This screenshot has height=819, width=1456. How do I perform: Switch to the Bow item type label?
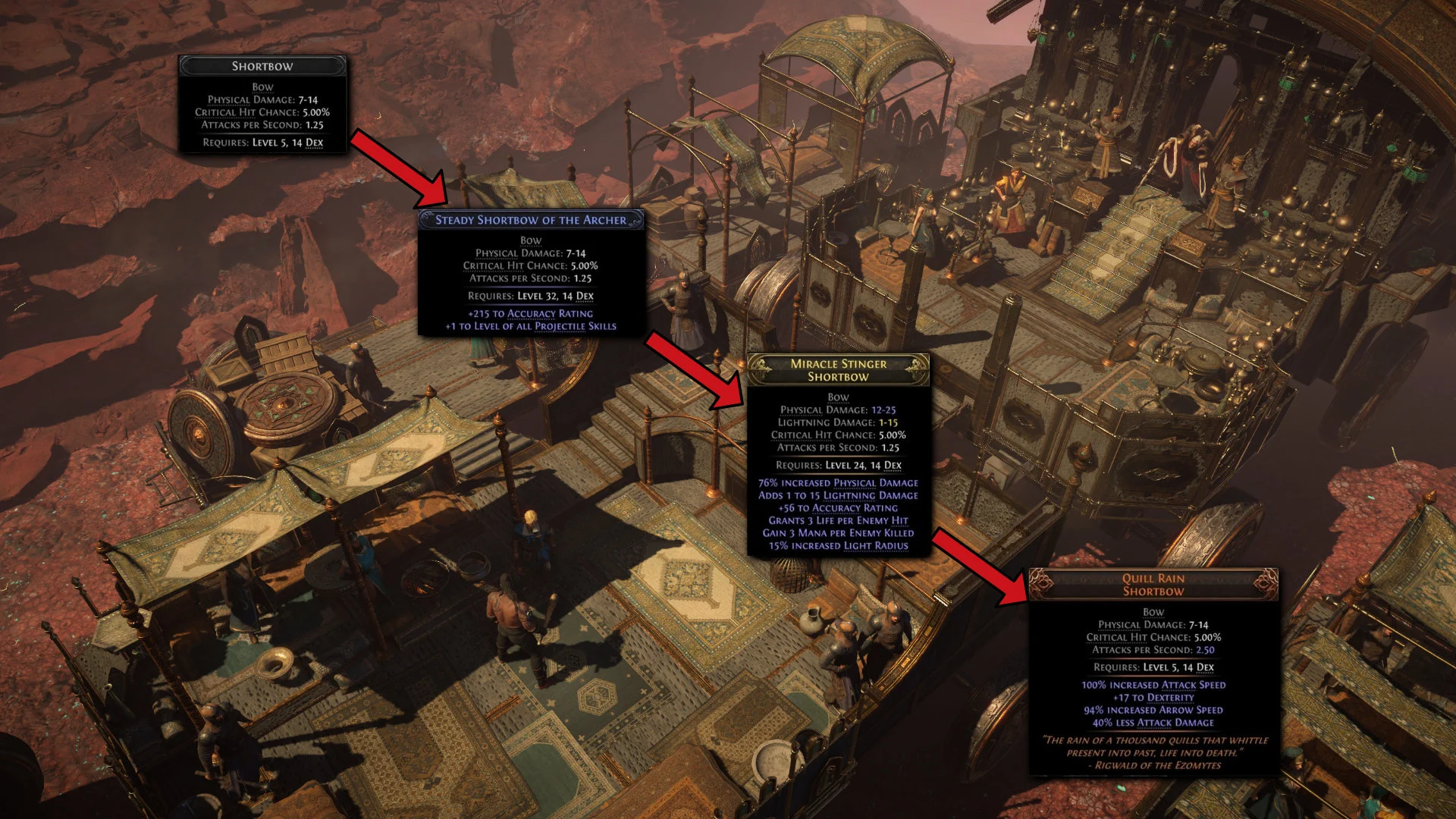tap(262, 86)
